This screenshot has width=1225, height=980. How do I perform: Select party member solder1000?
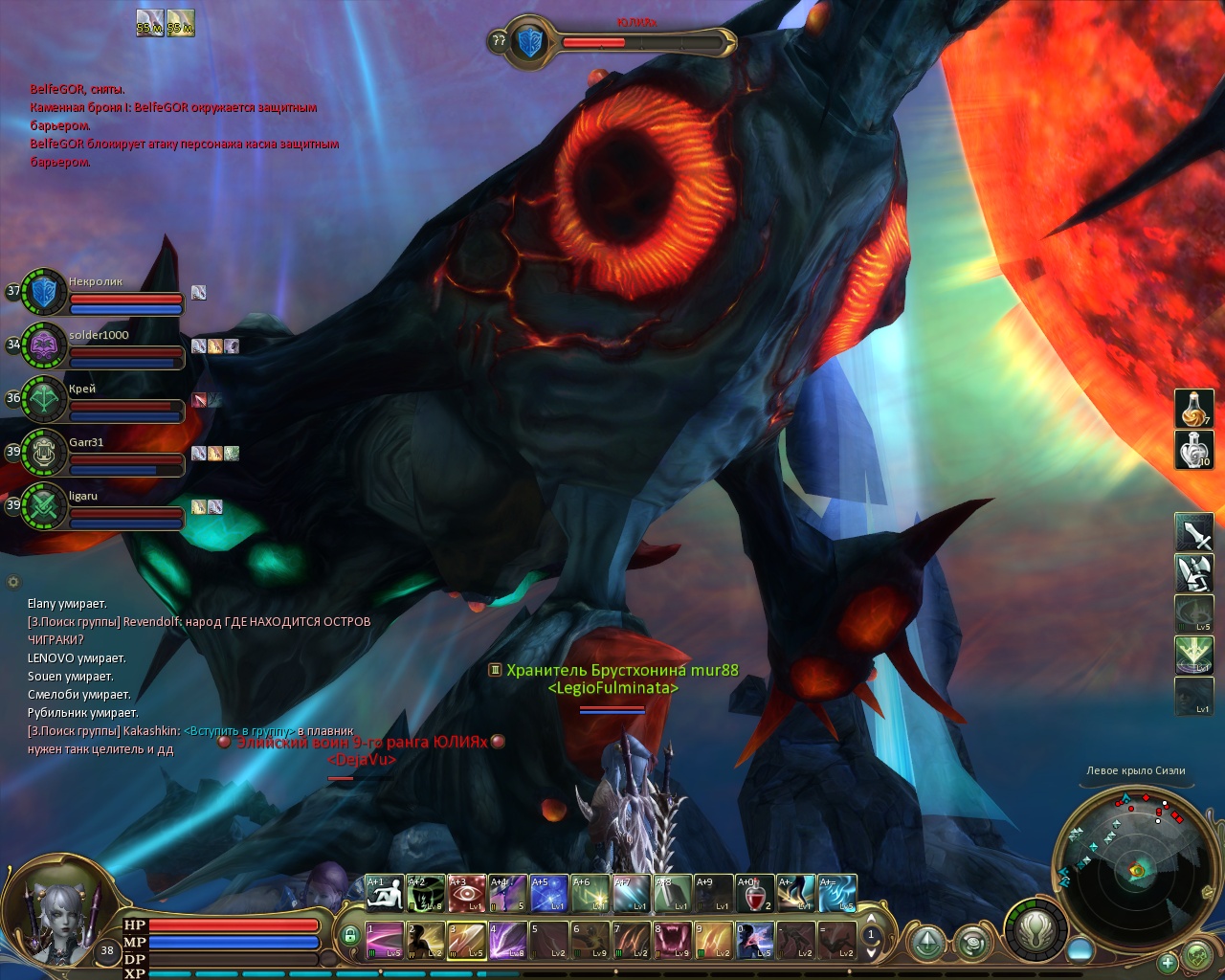[x=44, y=345]
